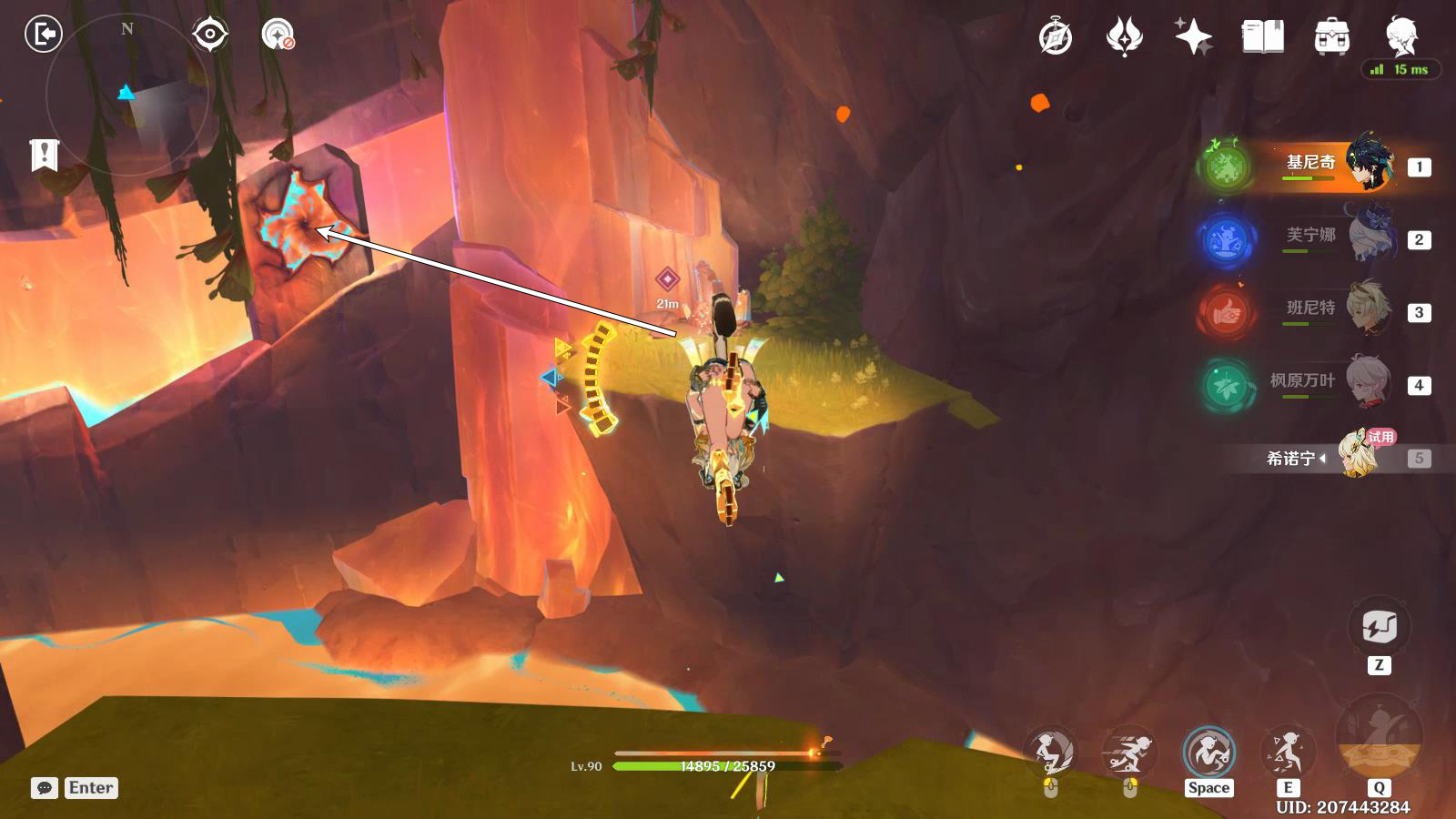The width and height of the screenshot is (1456, 819).
Task: Open the Paimon menu icon
Action: pos(1401,37)
